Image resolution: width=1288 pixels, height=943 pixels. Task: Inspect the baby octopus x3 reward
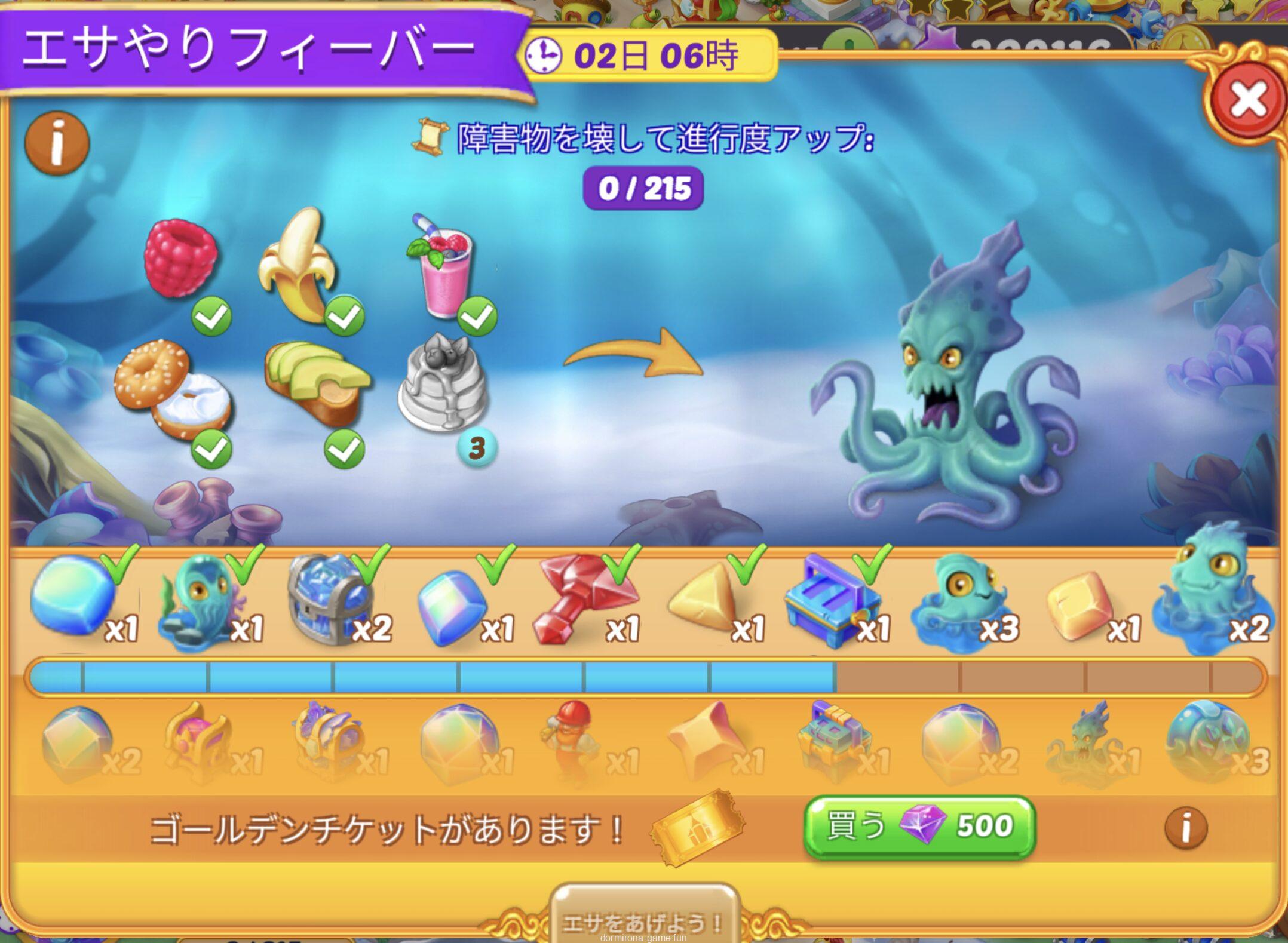tap(957, 601)
